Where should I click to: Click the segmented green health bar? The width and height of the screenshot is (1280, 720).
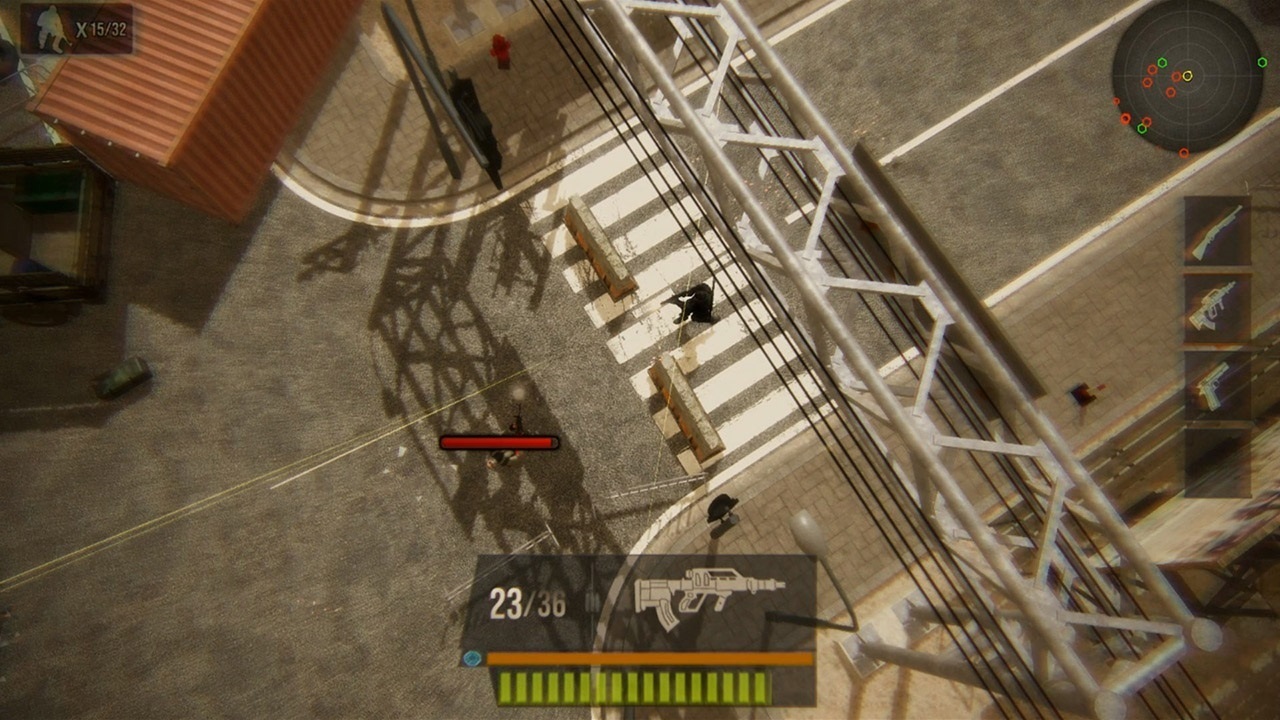(x=633, y=688)
